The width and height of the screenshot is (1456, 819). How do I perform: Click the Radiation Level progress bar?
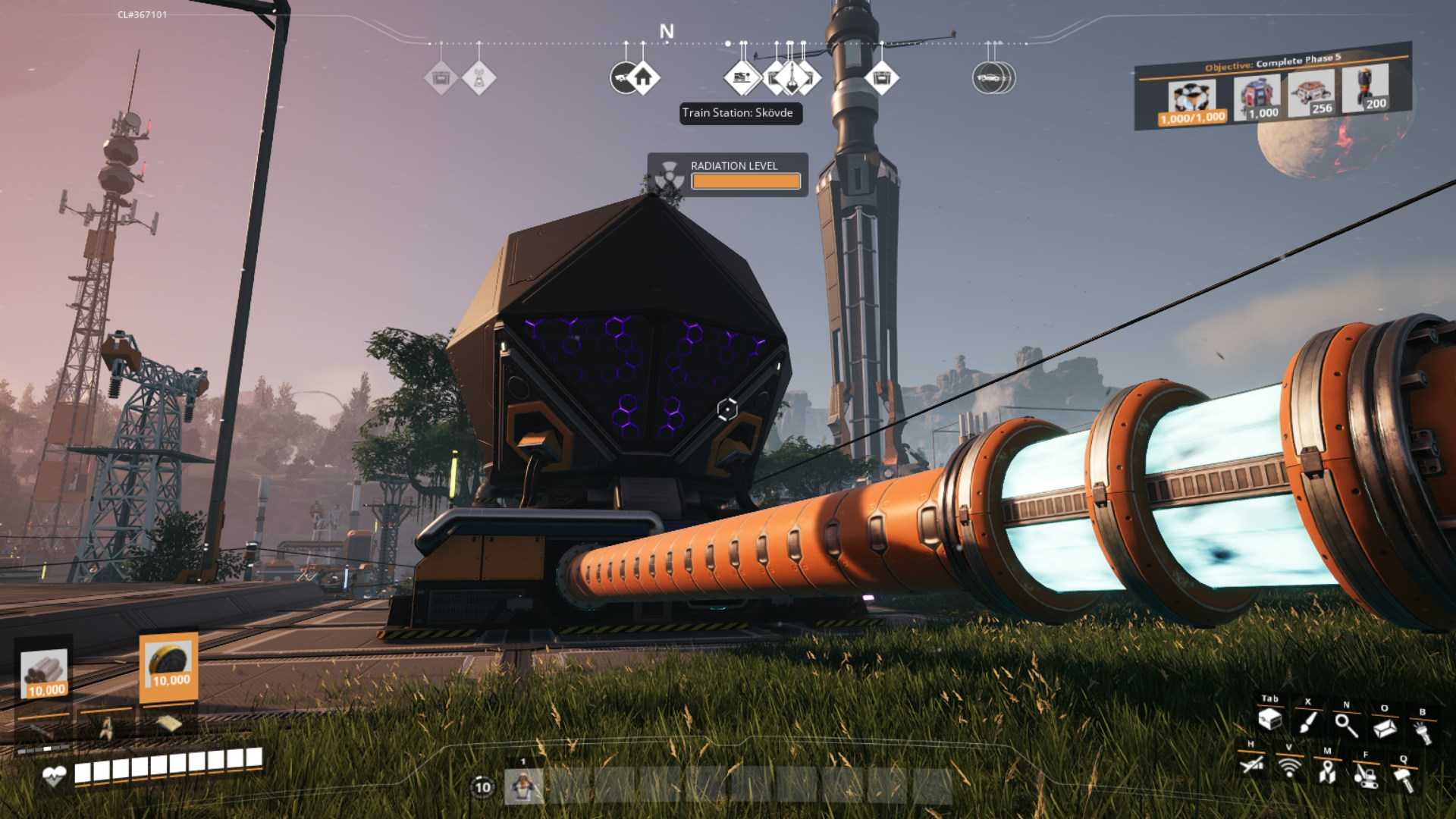pyautogui.click(x=745, y=181)
